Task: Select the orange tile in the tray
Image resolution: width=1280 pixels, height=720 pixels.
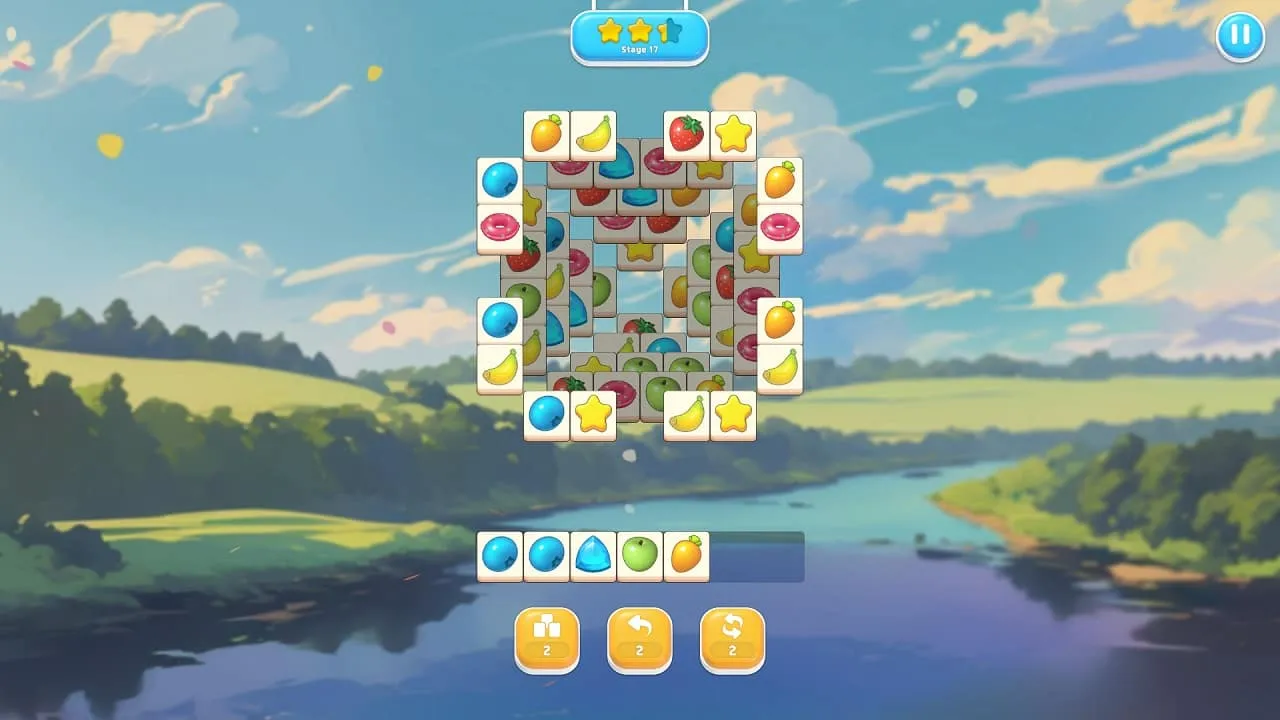Action: 686,556
